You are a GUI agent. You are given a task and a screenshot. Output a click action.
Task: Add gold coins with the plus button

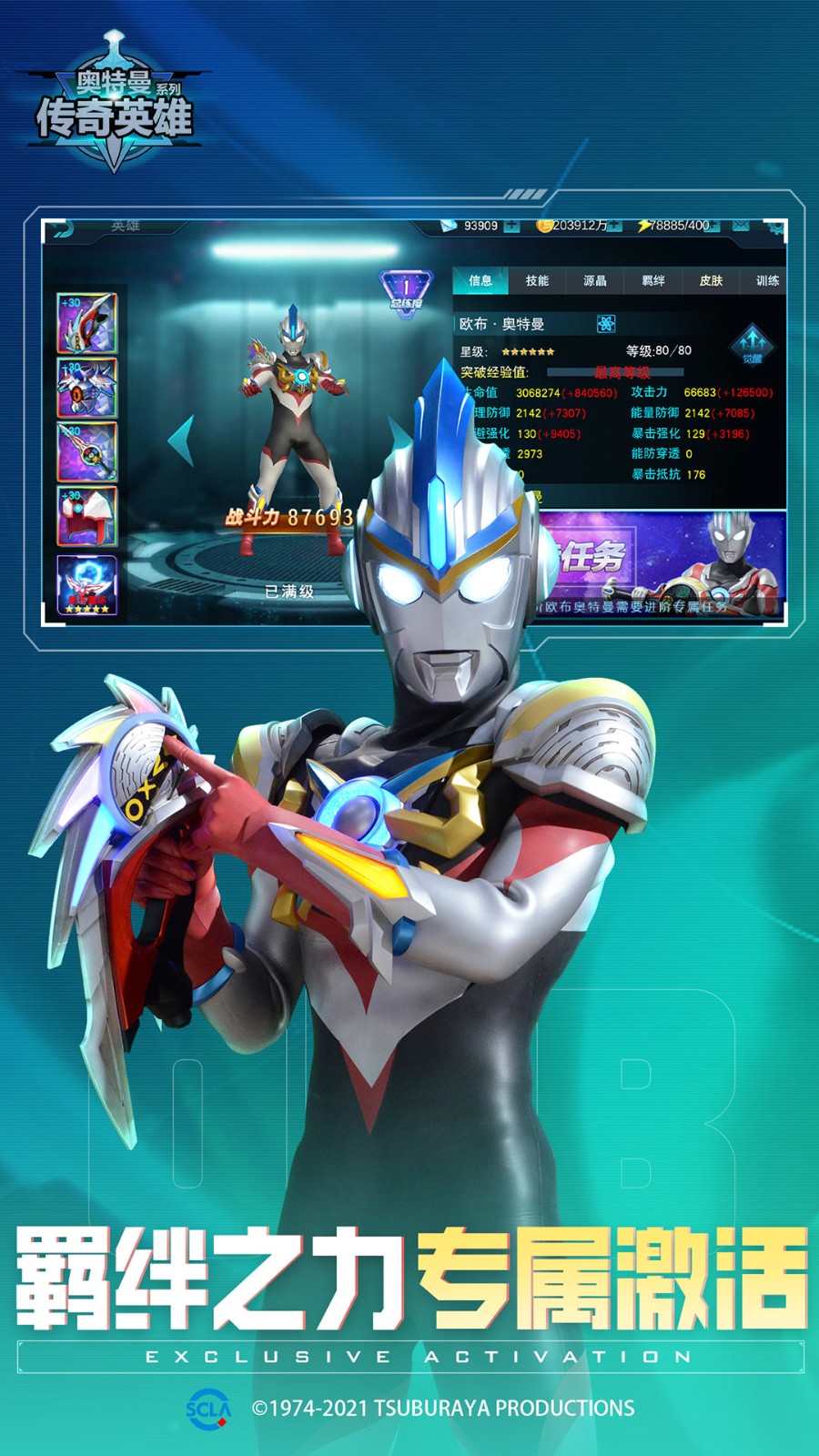tap(616, 226)
